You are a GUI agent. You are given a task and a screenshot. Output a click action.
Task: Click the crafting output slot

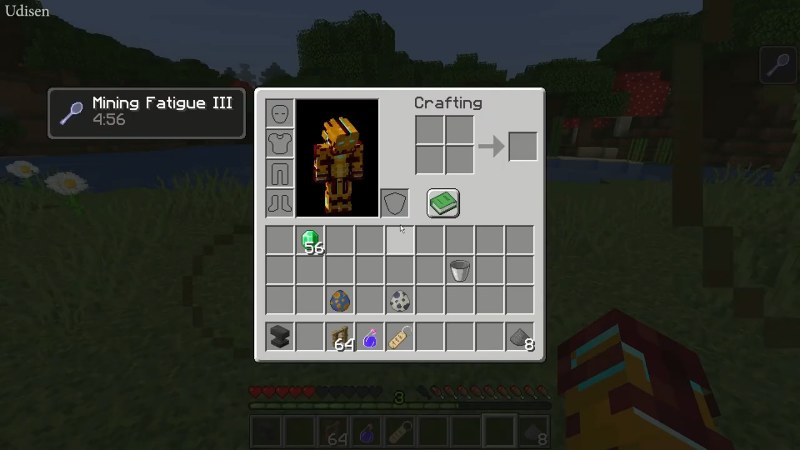pyautogui.click(x=522, y=146)
